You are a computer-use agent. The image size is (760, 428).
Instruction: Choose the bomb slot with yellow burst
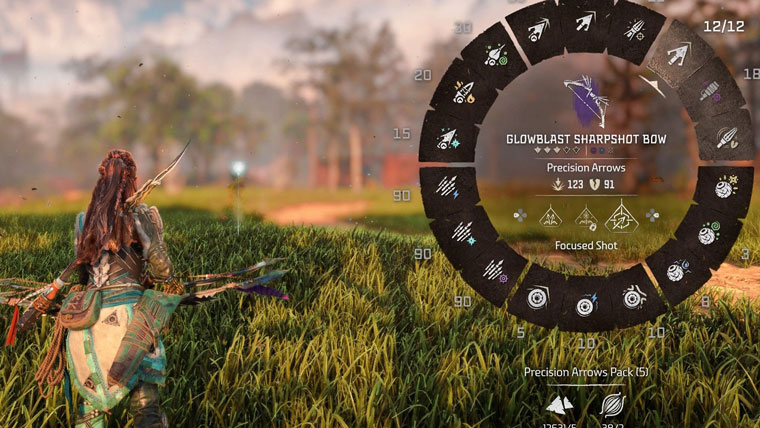click(x=726, y=187)
